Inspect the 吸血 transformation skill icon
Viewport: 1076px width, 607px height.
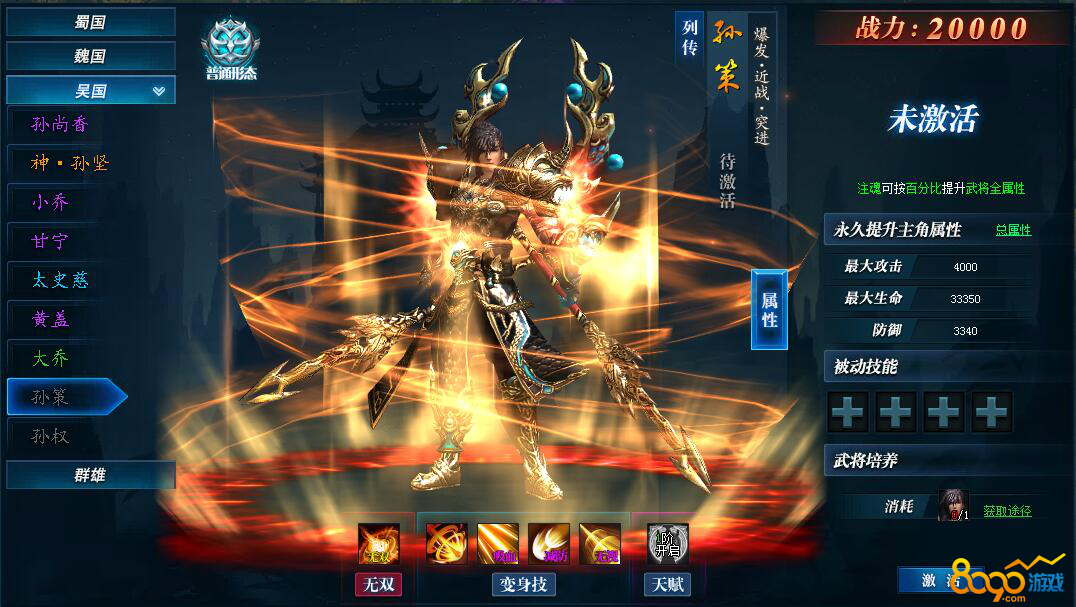pyautogui.click(x=498, y=544)
